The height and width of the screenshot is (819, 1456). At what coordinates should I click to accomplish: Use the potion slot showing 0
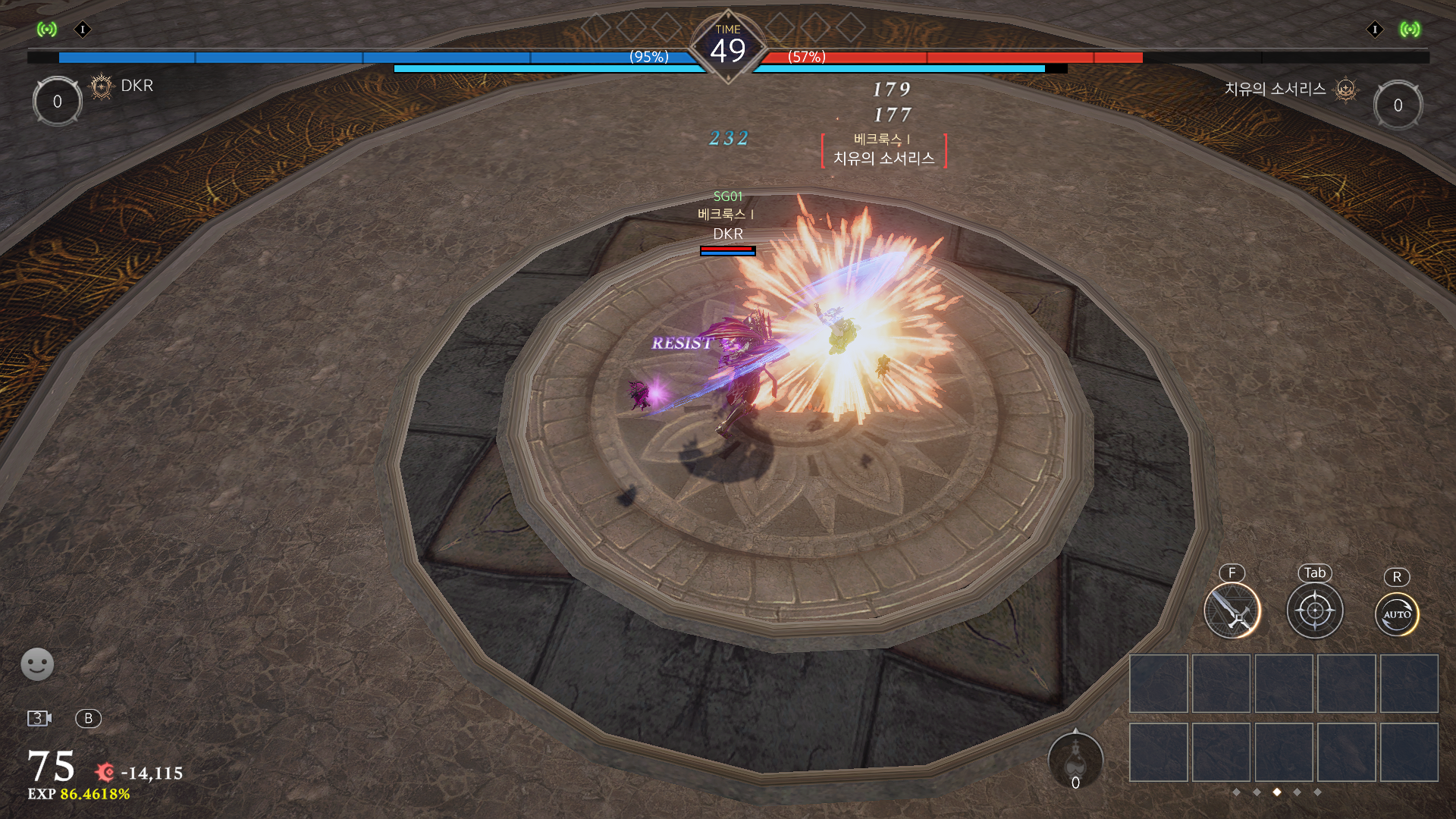(x=1075, y=761)
